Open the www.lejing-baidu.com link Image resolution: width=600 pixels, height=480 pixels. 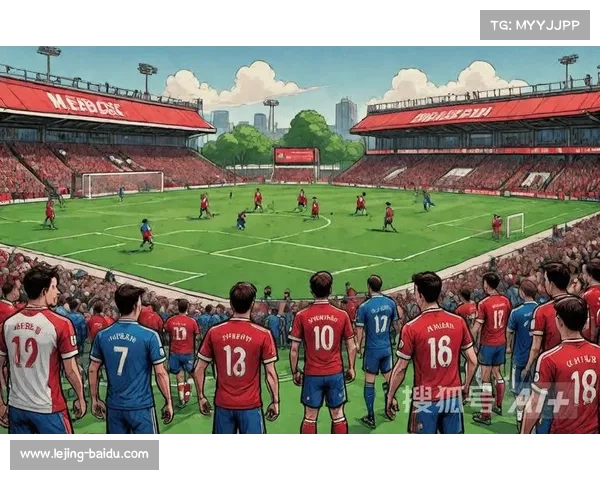(x=84, y=454)
